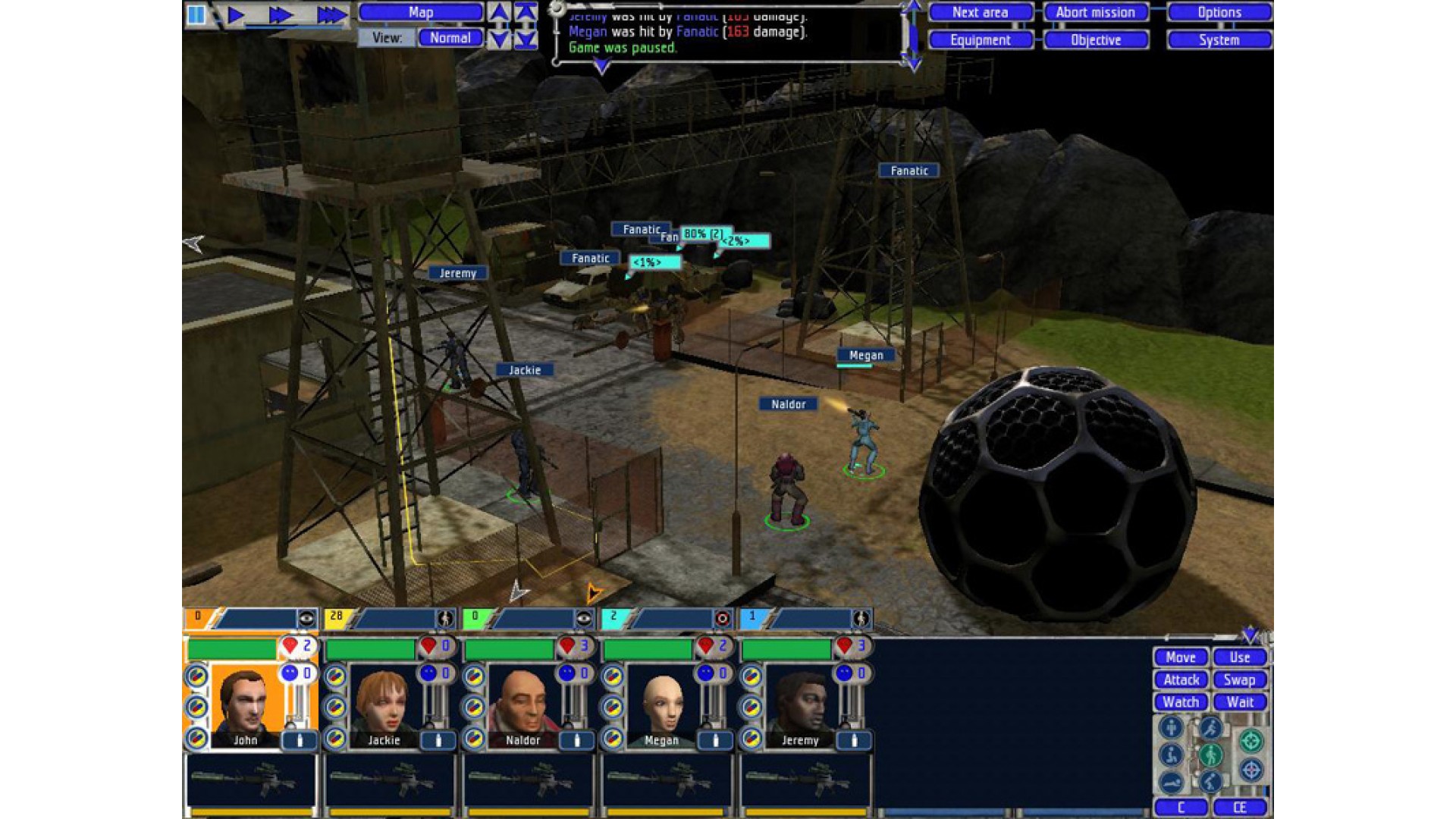Viewport: 1456px width, 819px height.
Task: Go to Next area
Action: point(980,12)
